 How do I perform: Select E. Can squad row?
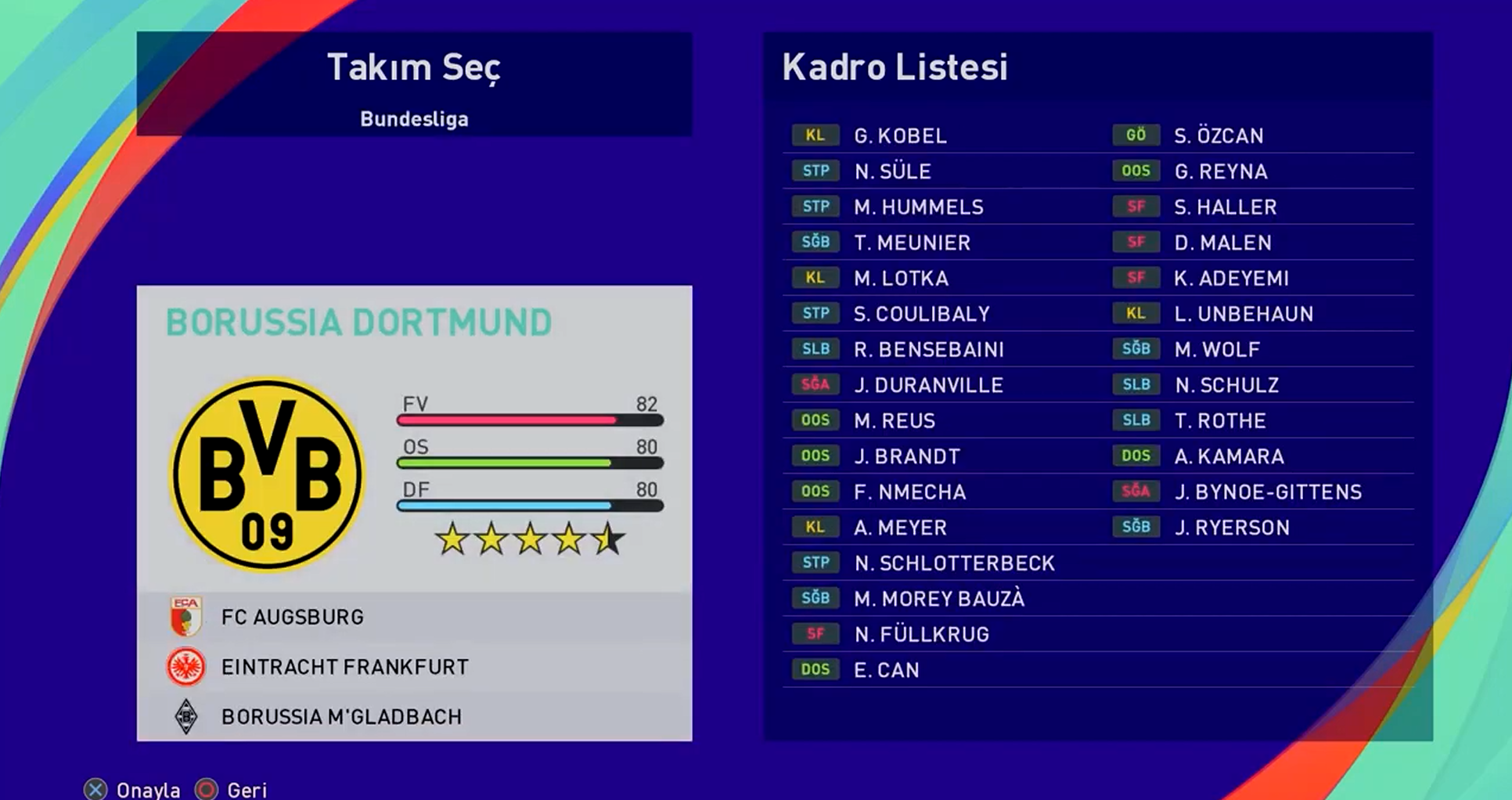tap(886, 670)
